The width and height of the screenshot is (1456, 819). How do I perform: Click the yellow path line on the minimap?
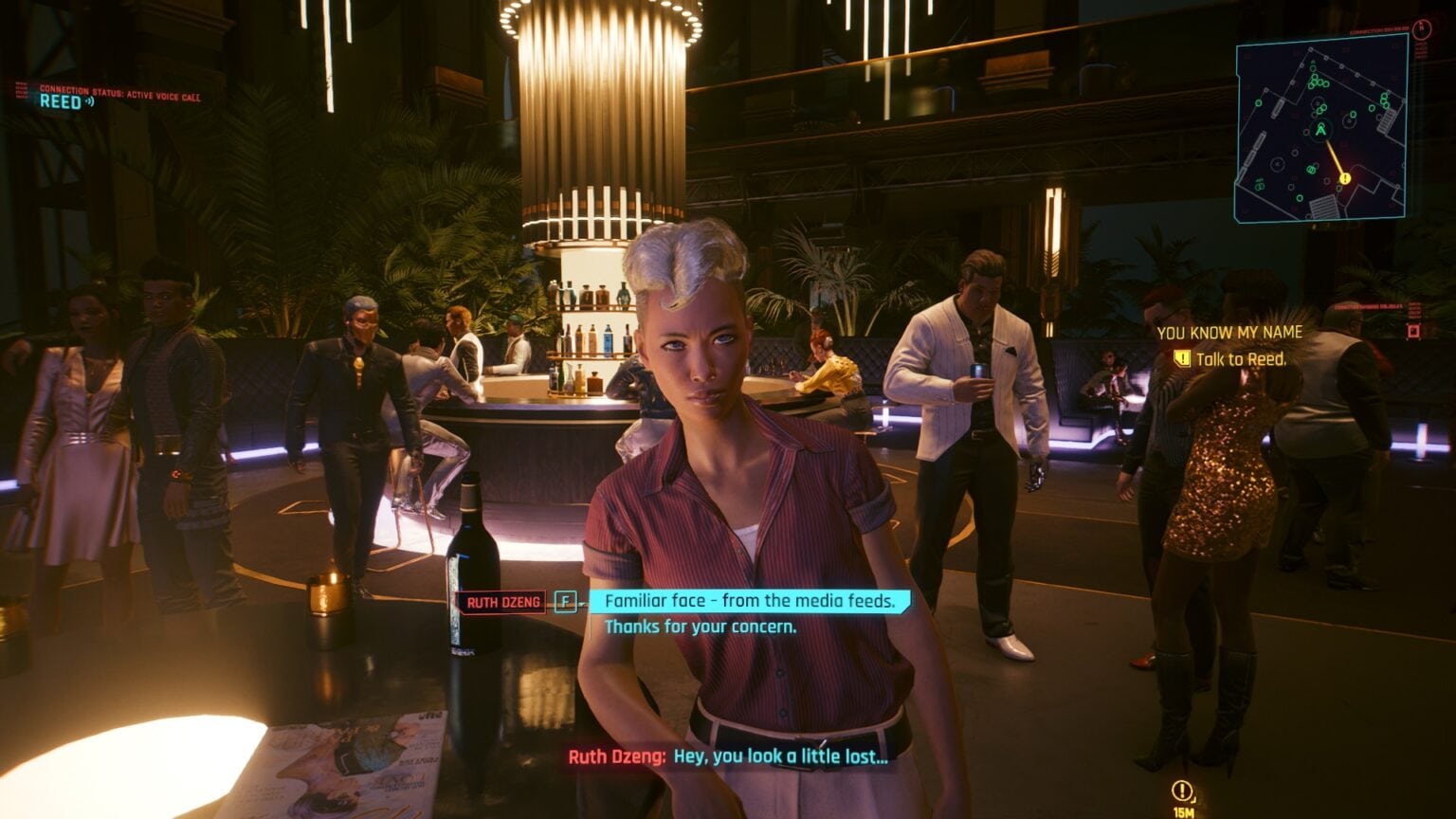(1333, 156)
